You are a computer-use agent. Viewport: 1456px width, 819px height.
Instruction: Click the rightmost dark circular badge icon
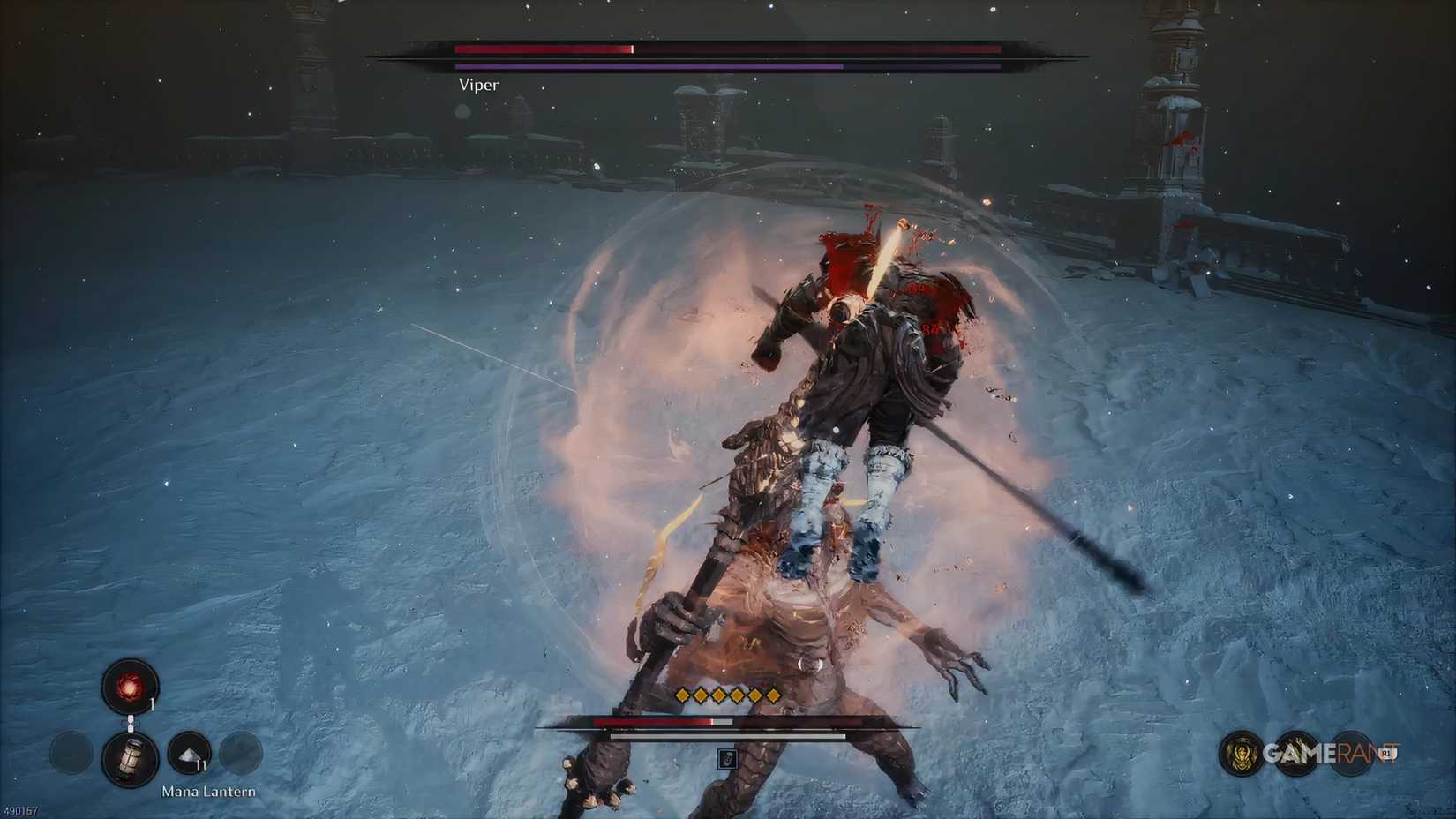coord(1351,753)
